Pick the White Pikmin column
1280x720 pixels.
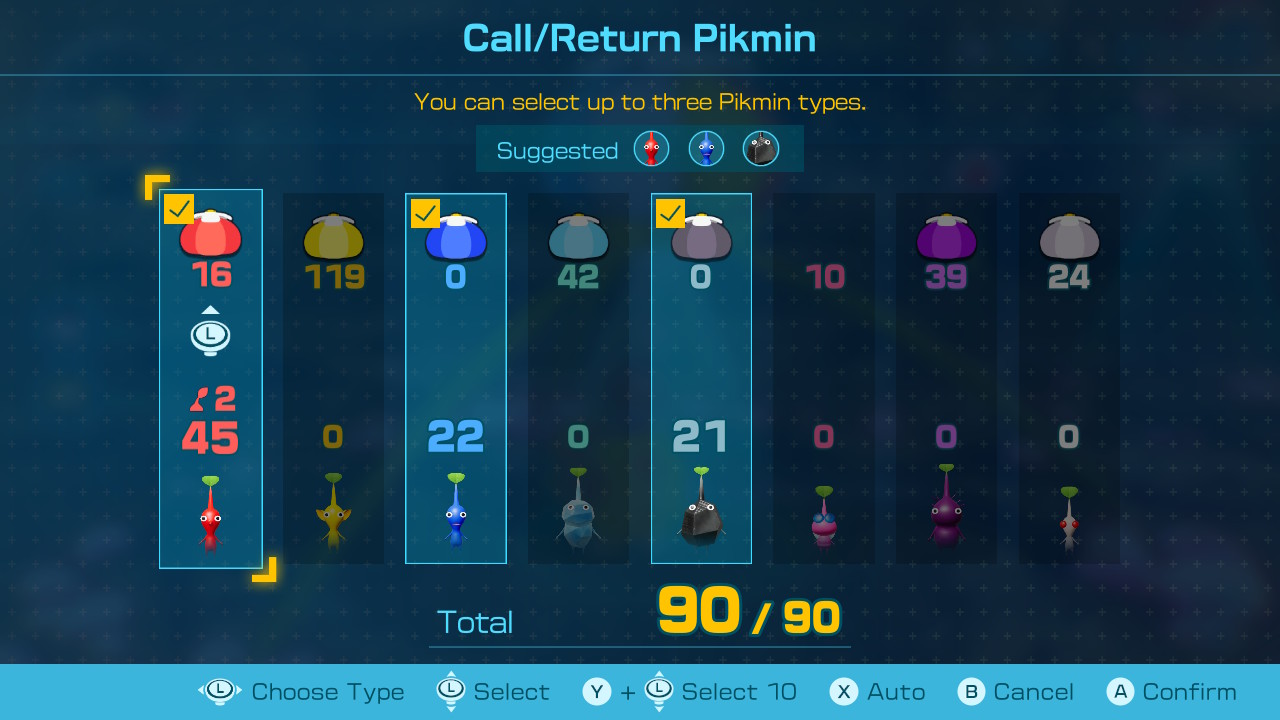(1069, 378)
